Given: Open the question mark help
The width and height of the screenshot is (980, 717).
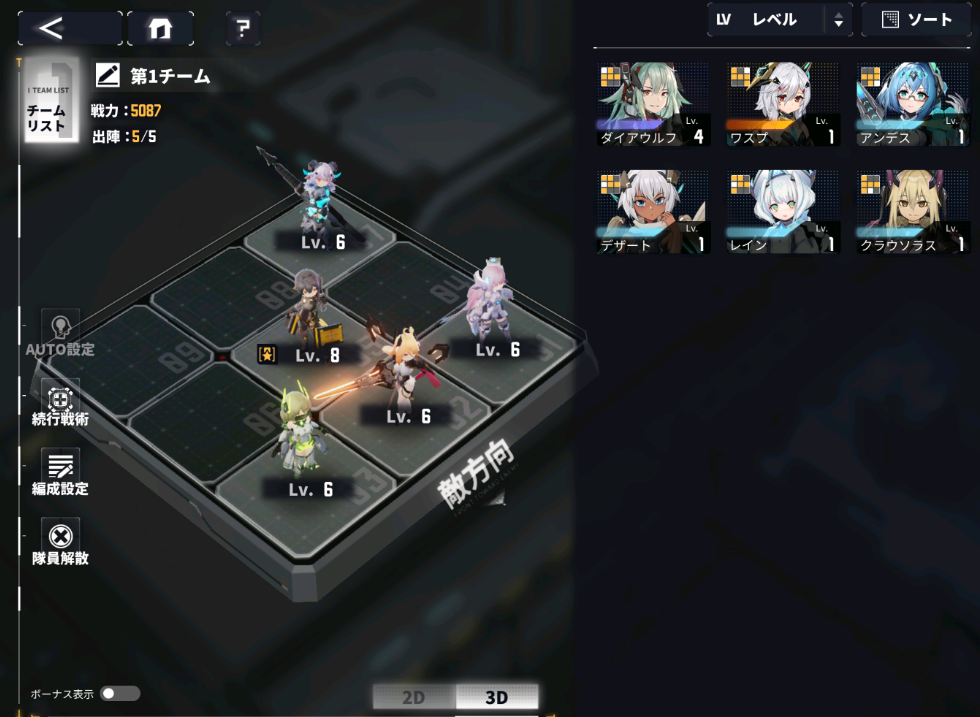Looking at the screenshot, I should pos(242,29).
